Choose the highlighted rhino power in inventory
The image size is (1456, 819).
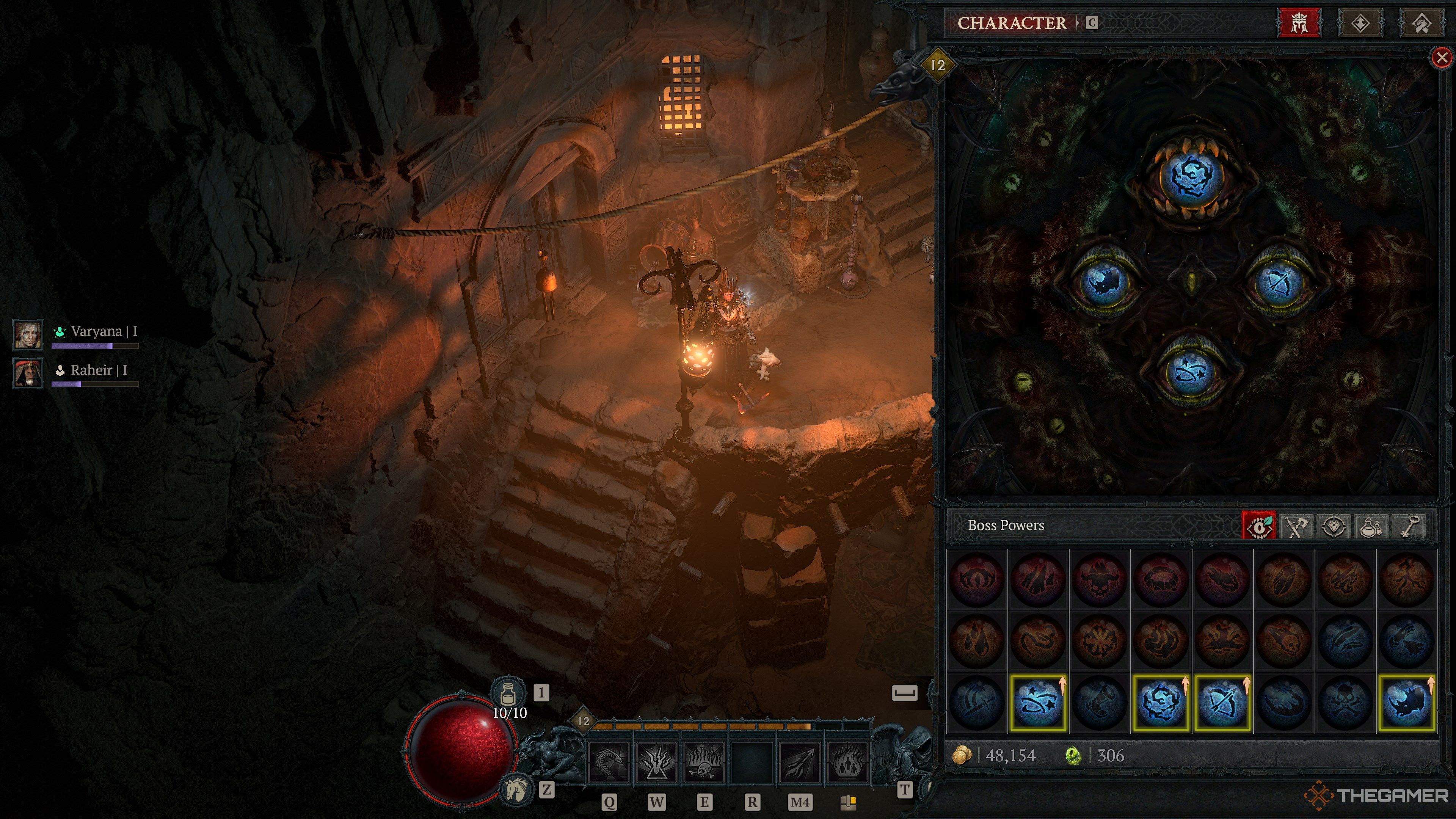(x=1407, y=703)
